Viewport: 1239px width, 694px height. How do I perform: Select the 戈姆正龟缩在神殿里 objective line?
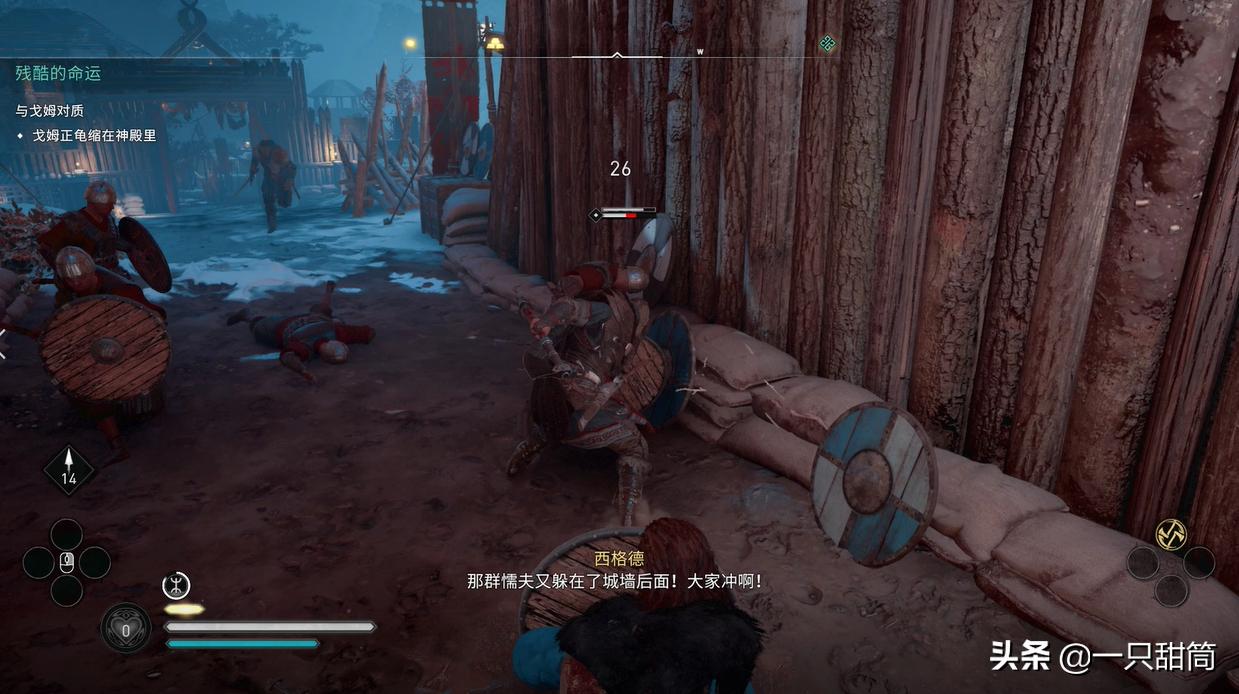click(x=94, y=135)
